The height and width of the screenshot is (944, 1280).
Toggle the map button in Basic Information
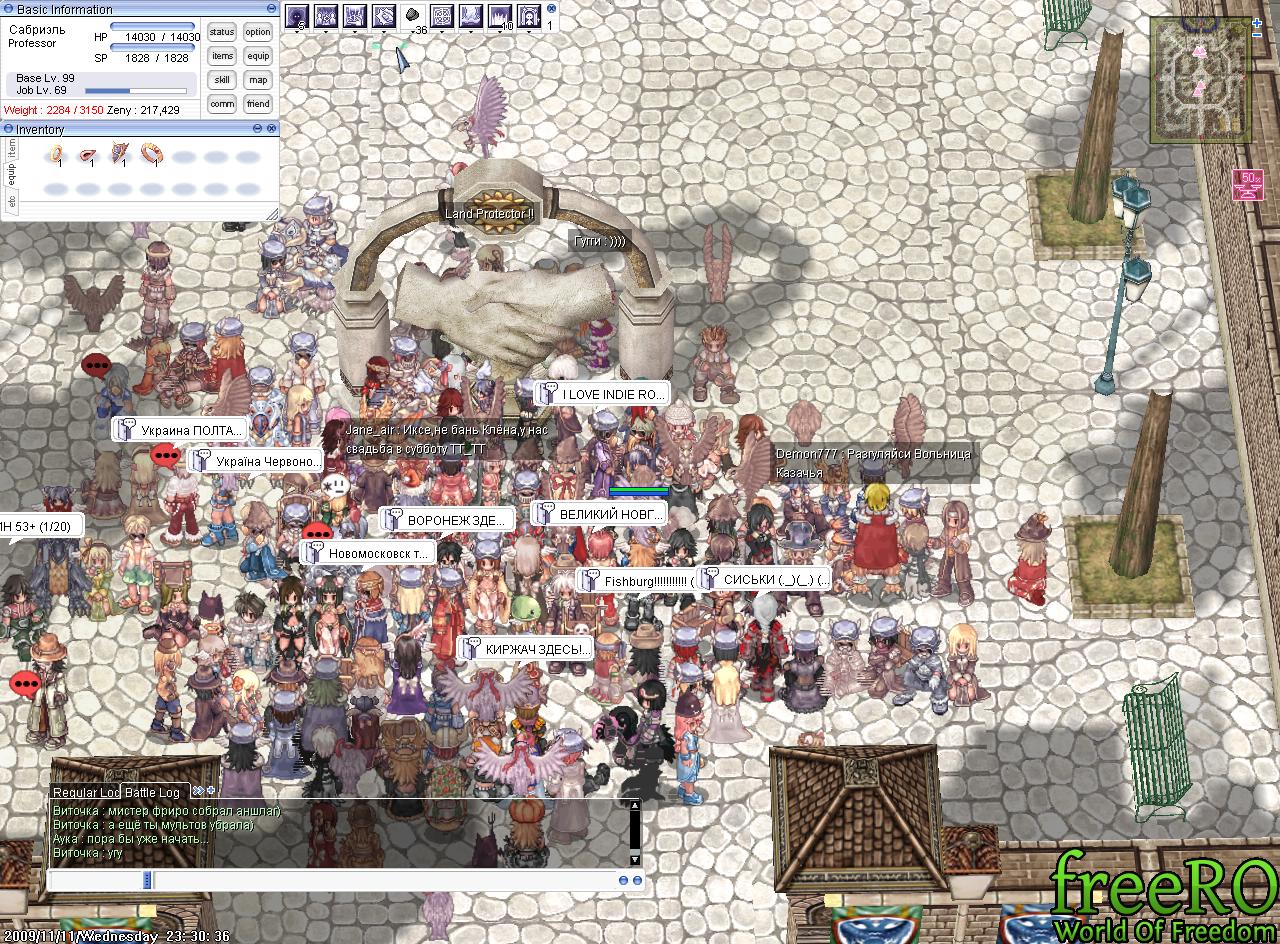click(x=258, y=80)
